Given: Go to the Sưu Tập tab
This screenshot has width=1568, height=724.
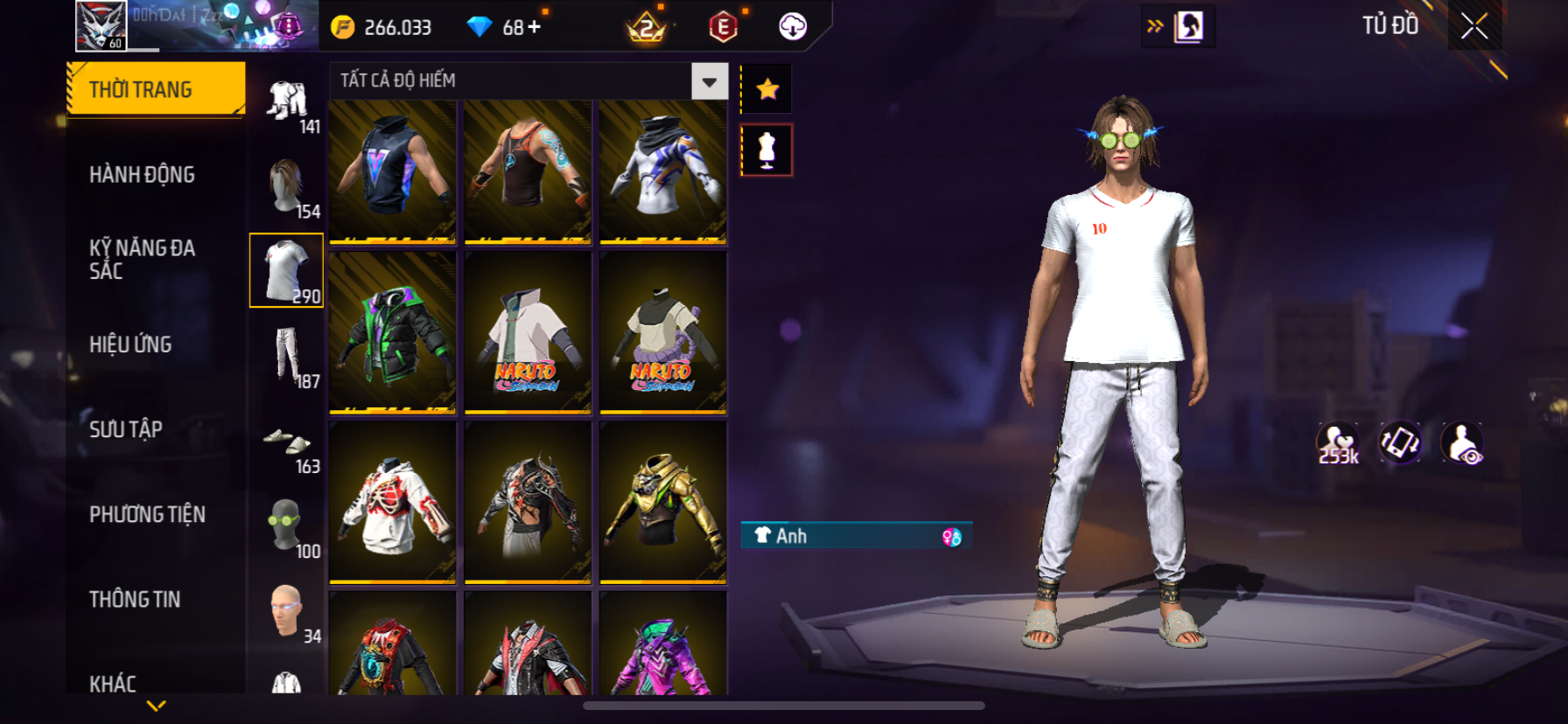Looking at the screenshot, I should point(126,429).
